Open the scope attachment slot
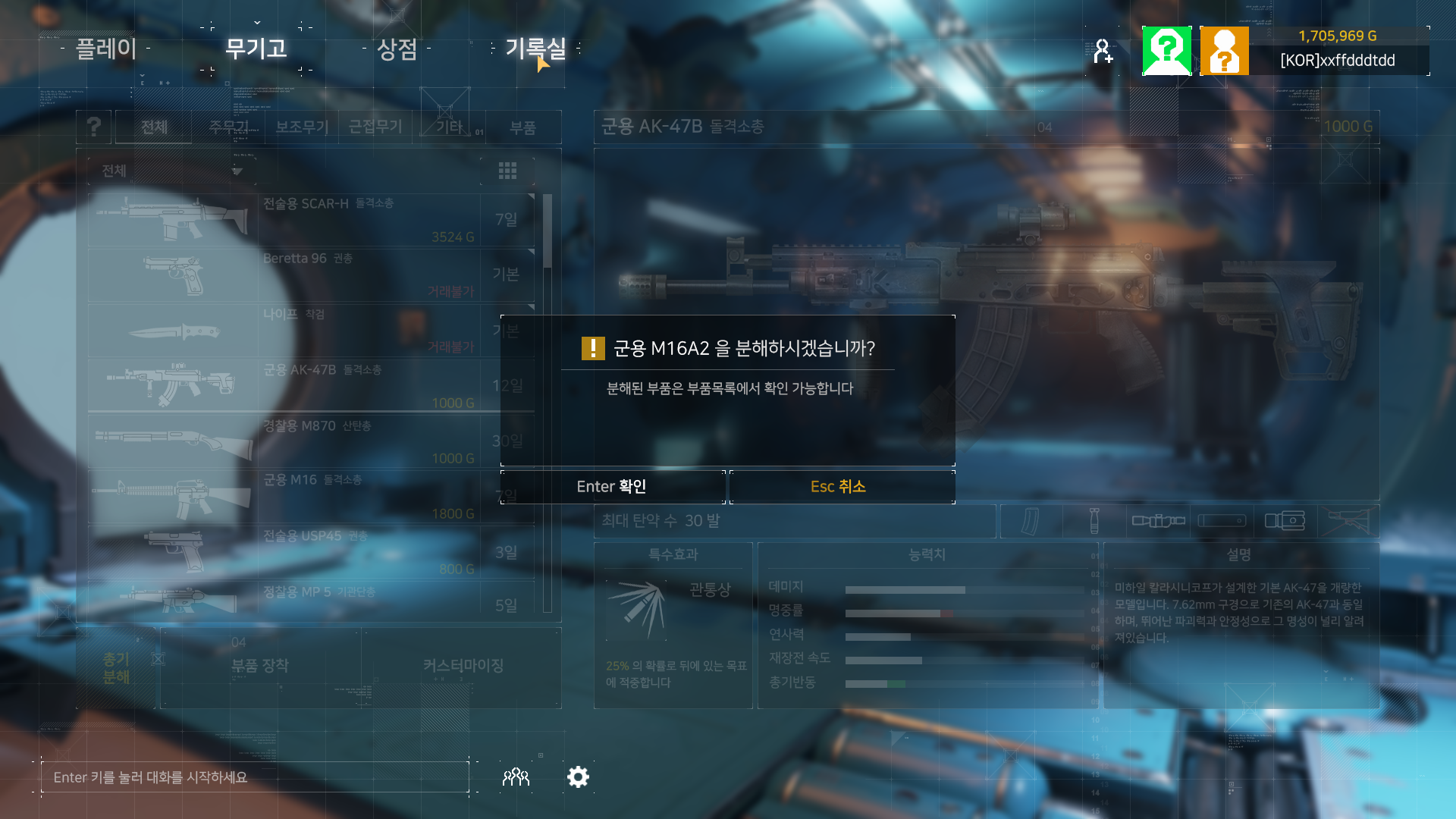The image size is (1456, 819). click(1158, 521)
